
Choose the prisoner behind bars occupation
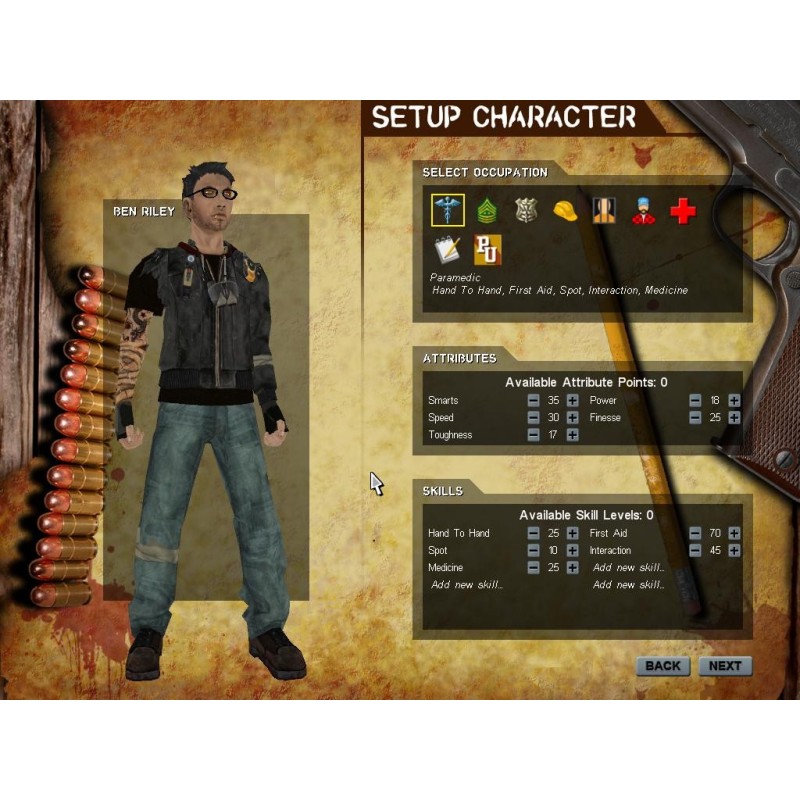click(604, 210)
